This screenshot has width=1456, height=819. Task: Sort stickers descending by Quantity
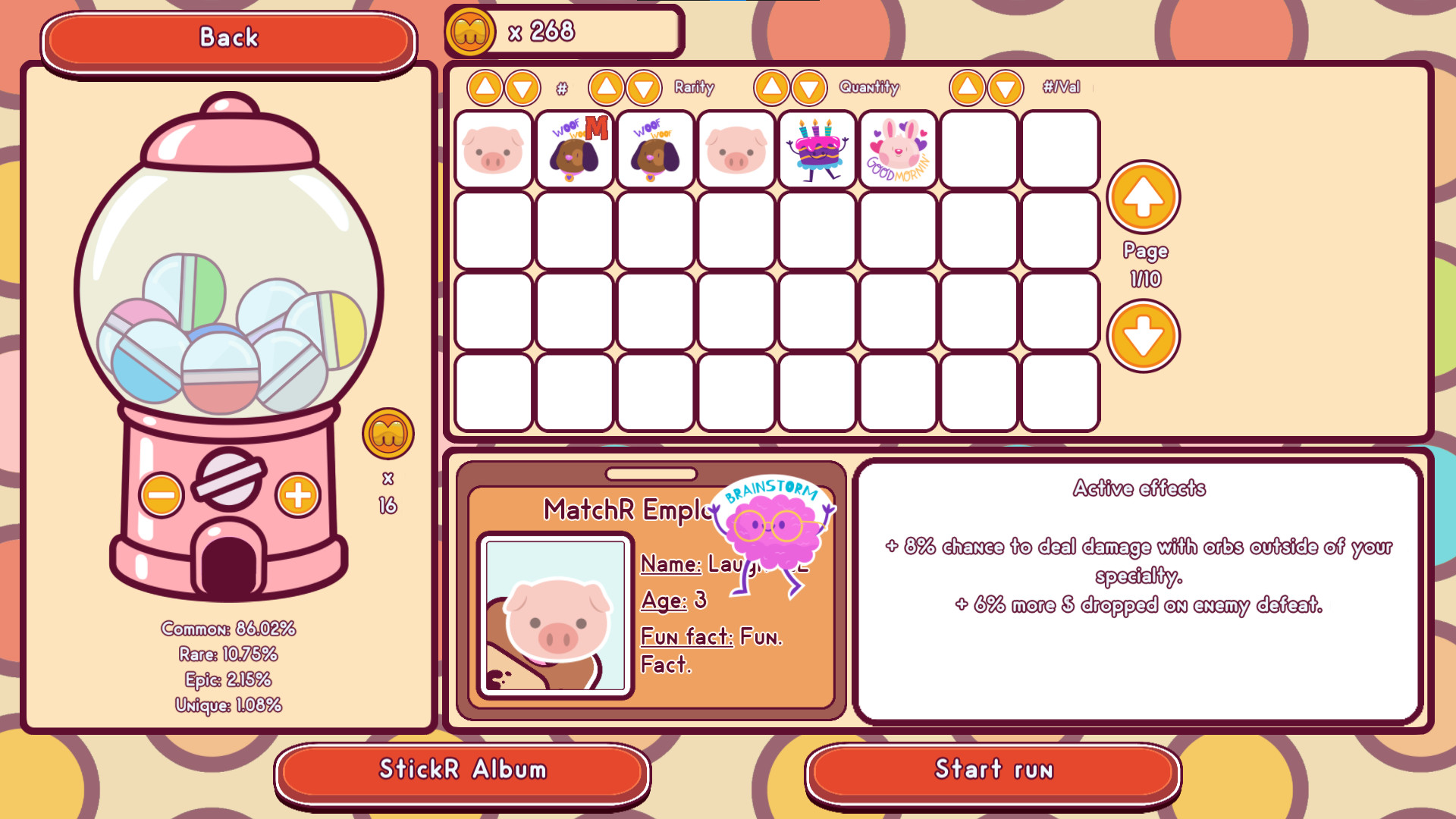[x=807, y=87]
